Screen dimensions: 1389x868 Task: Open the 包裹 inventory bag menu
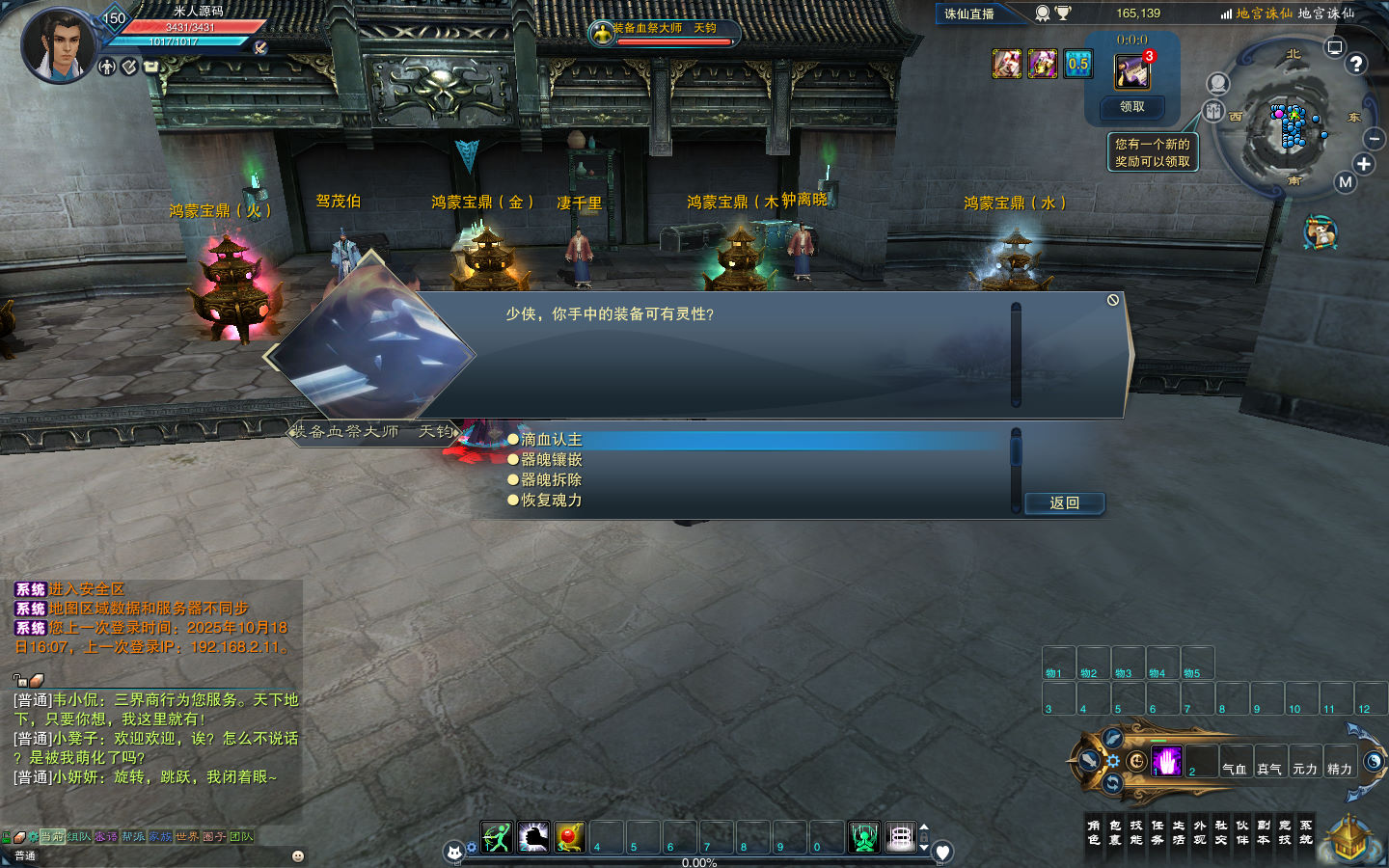pyautogui.click(x=1115, y=832)
